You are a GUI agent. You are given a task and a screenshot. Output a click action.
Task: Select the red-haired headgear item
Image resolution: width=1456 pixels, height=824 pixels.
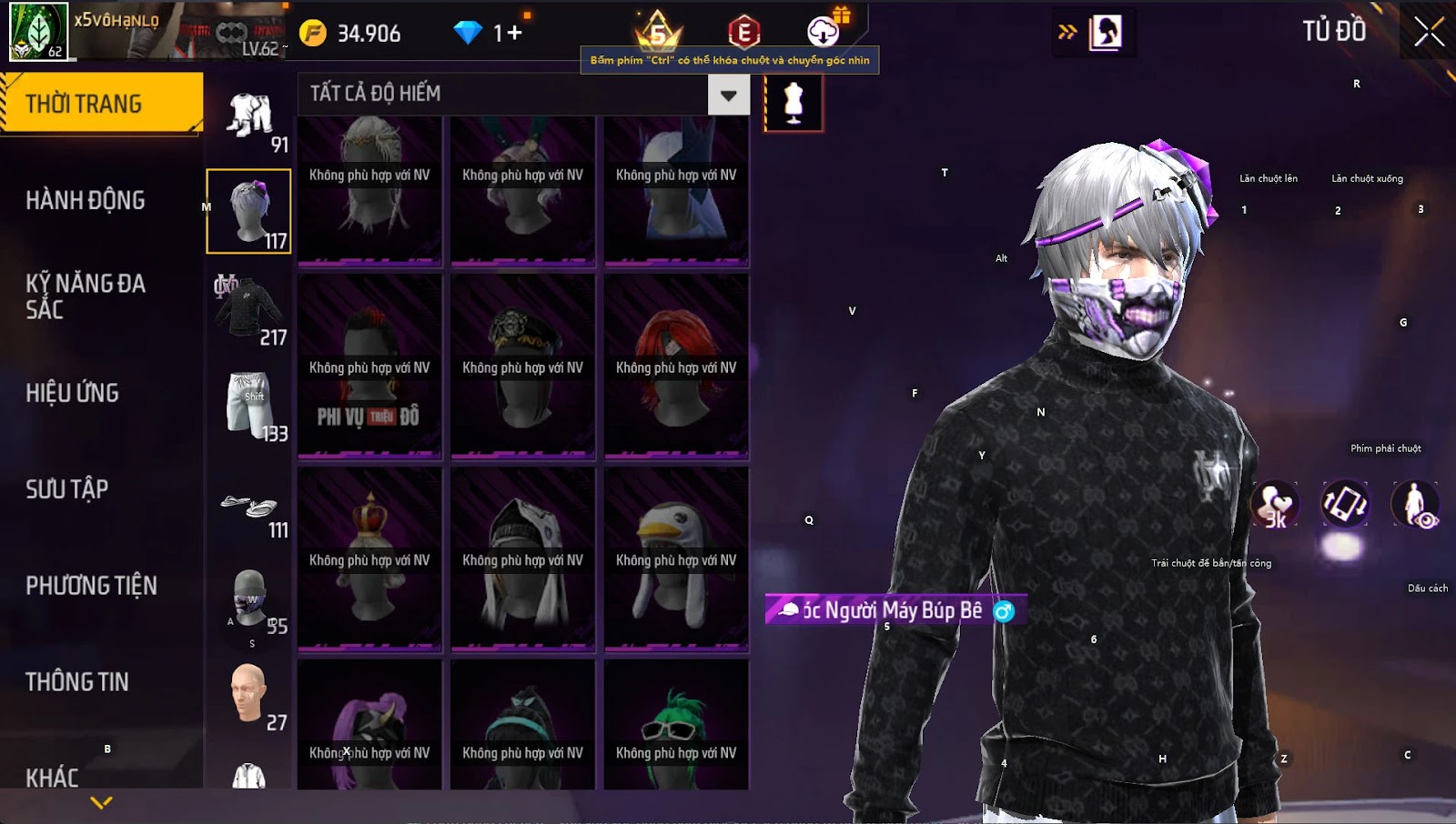click(x=676, y=367)
